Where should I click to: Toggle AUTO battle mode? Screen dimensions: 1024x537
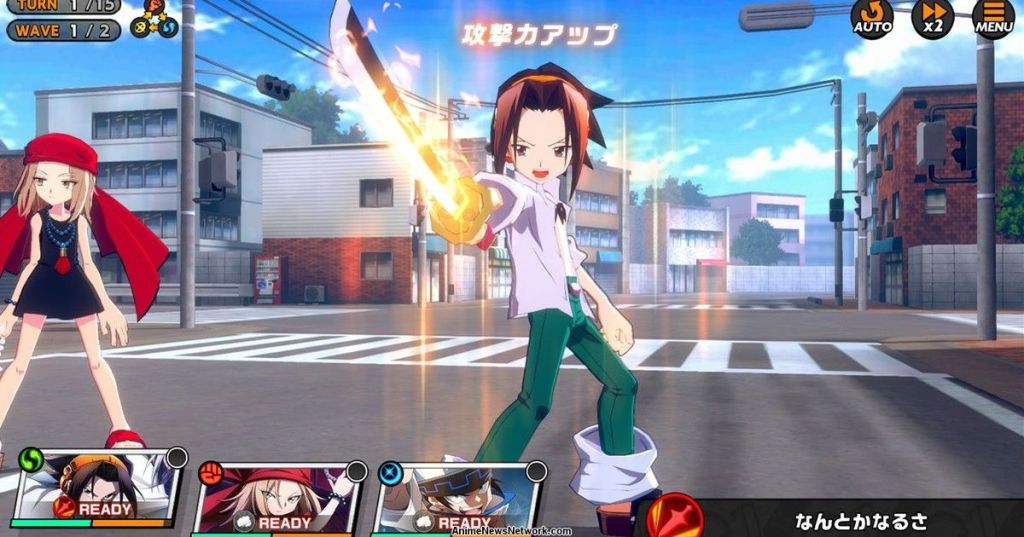coord(872,18)
